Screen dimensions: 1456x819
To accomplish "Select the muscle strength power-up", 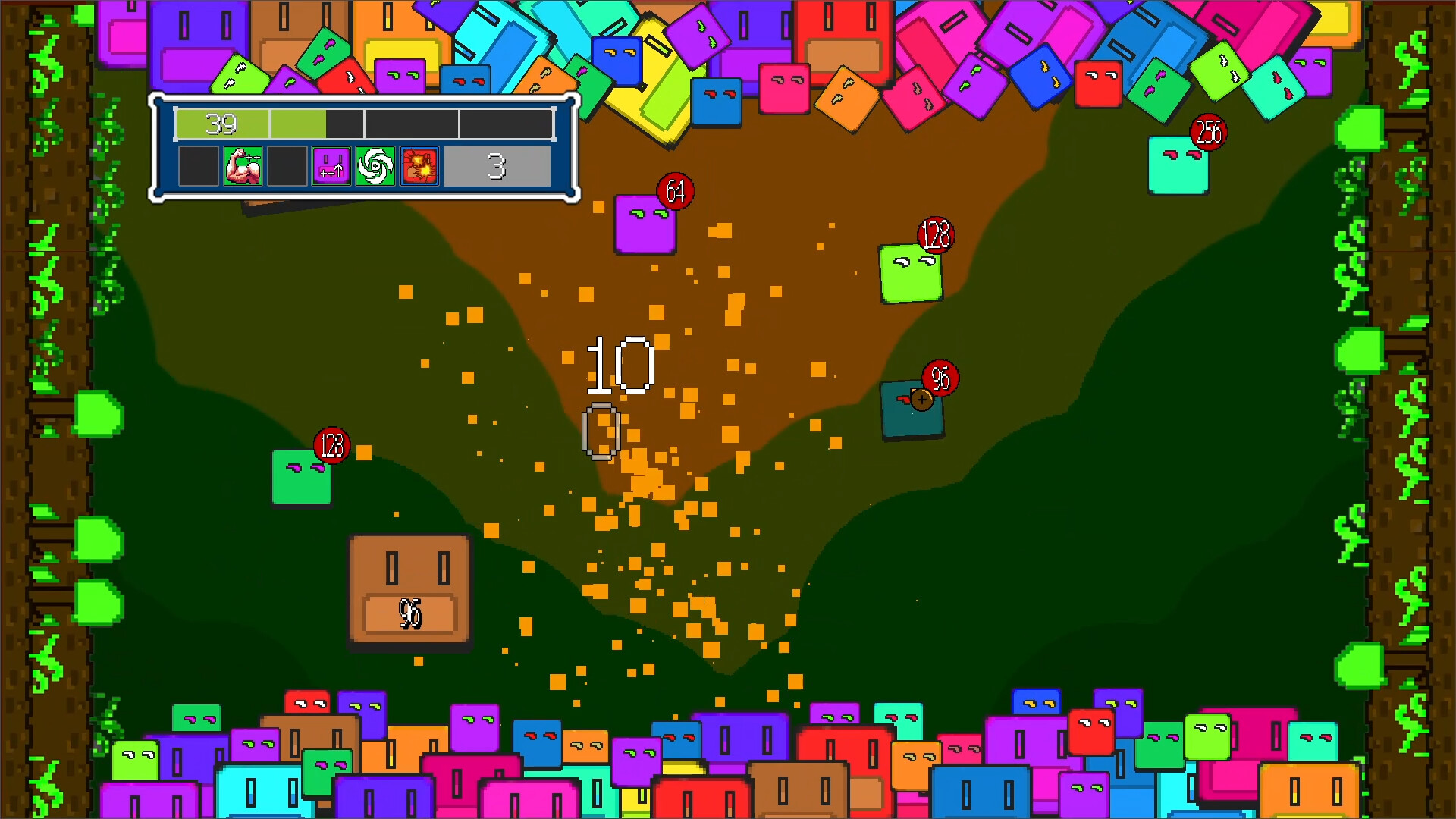I will [243, 166].
